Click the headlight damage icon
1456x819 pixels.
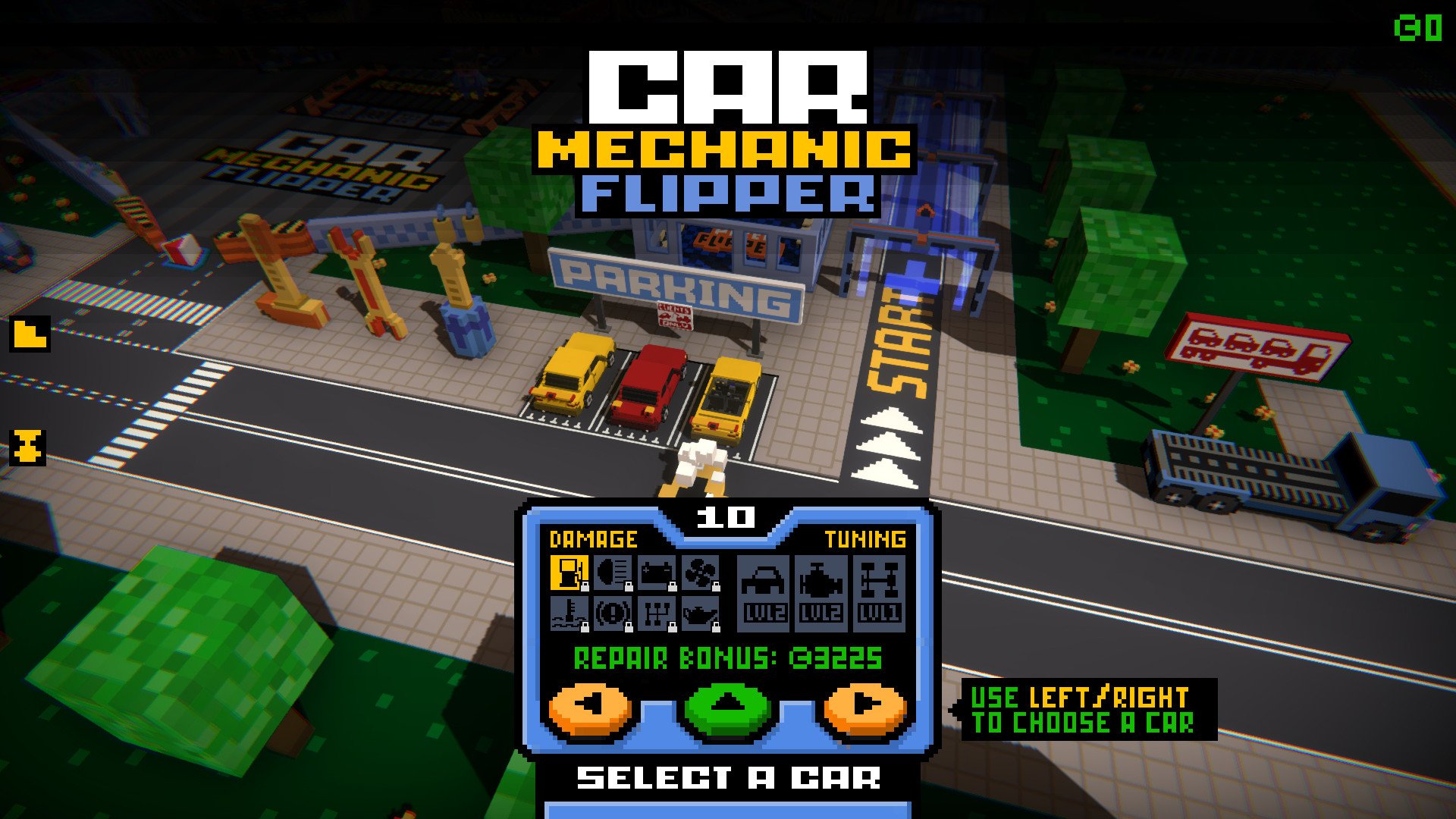pyautogui.click(x=613, y=574)
